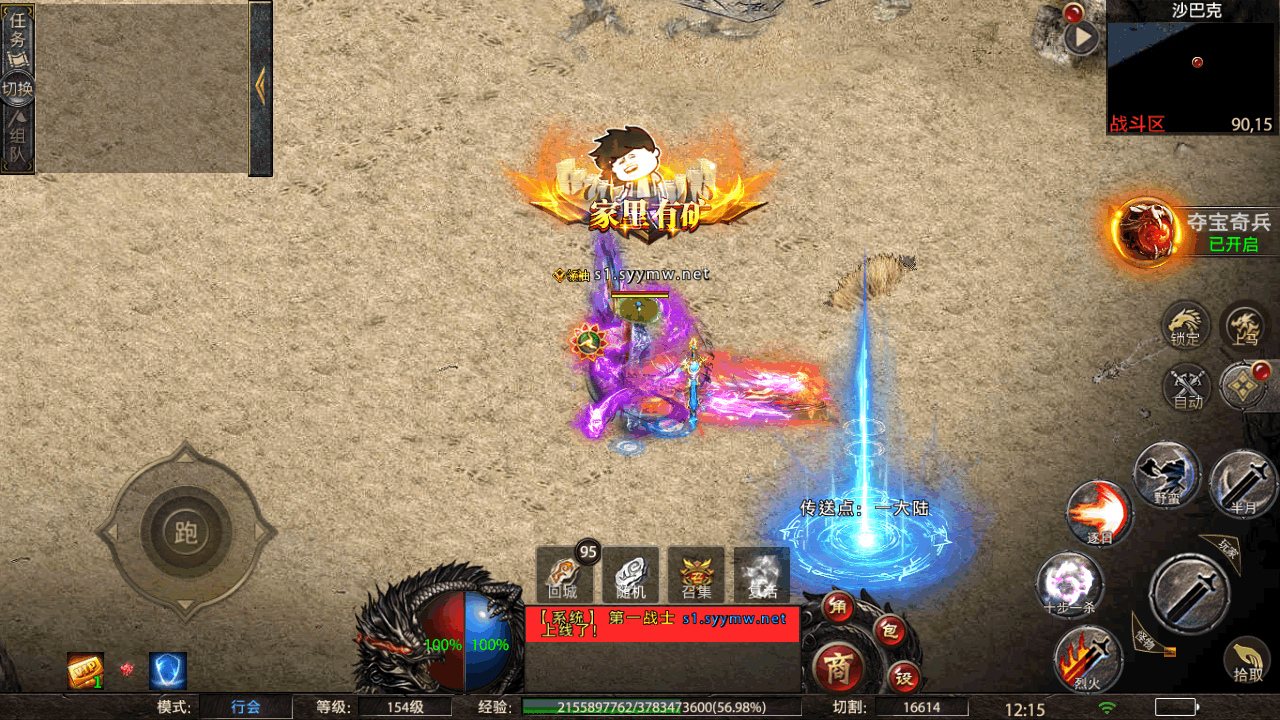
Task: Switch to the 组队 team tab
Action: [x=18, y=140]
